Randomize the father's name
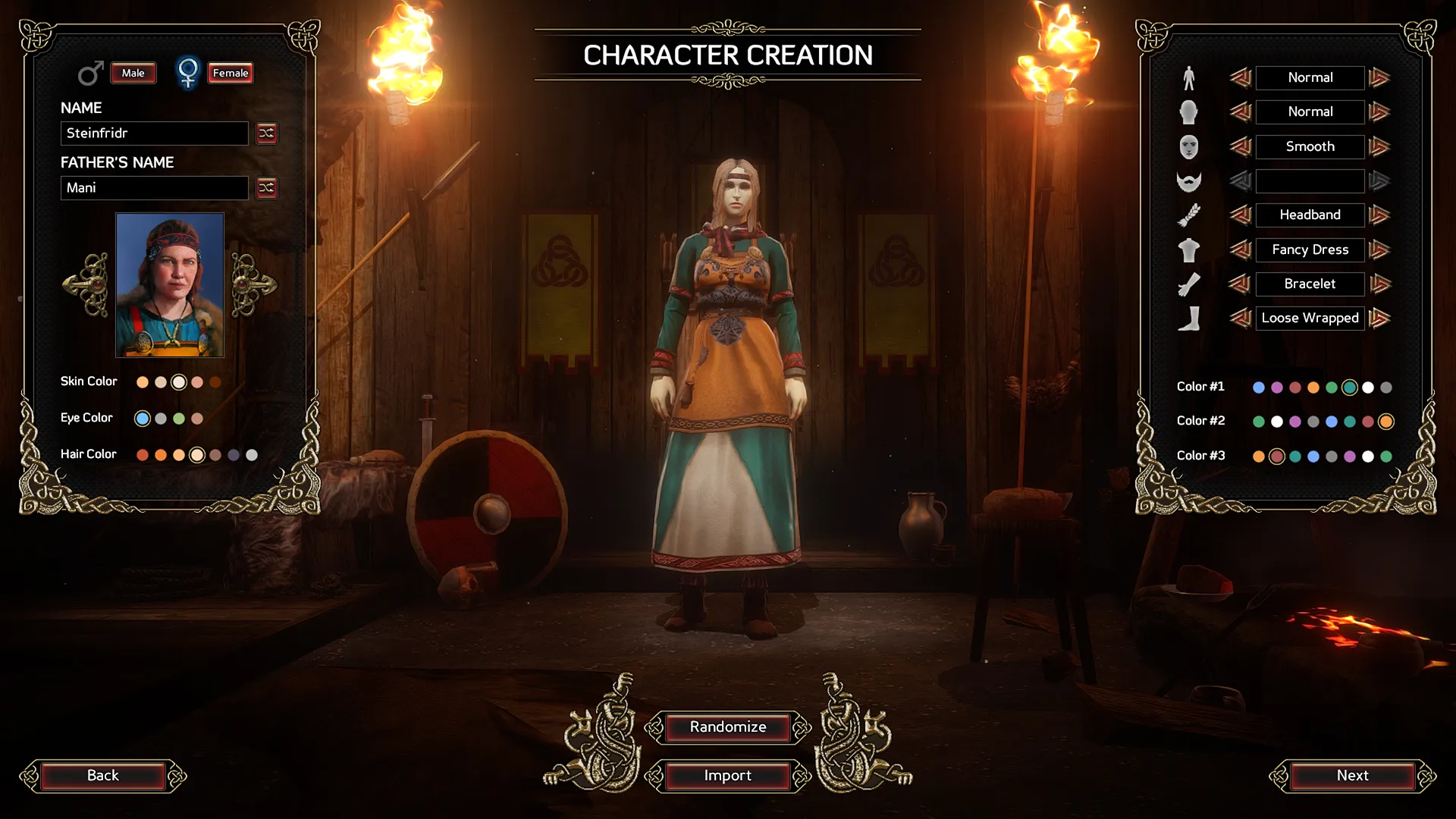 click(x=267, y=188)
